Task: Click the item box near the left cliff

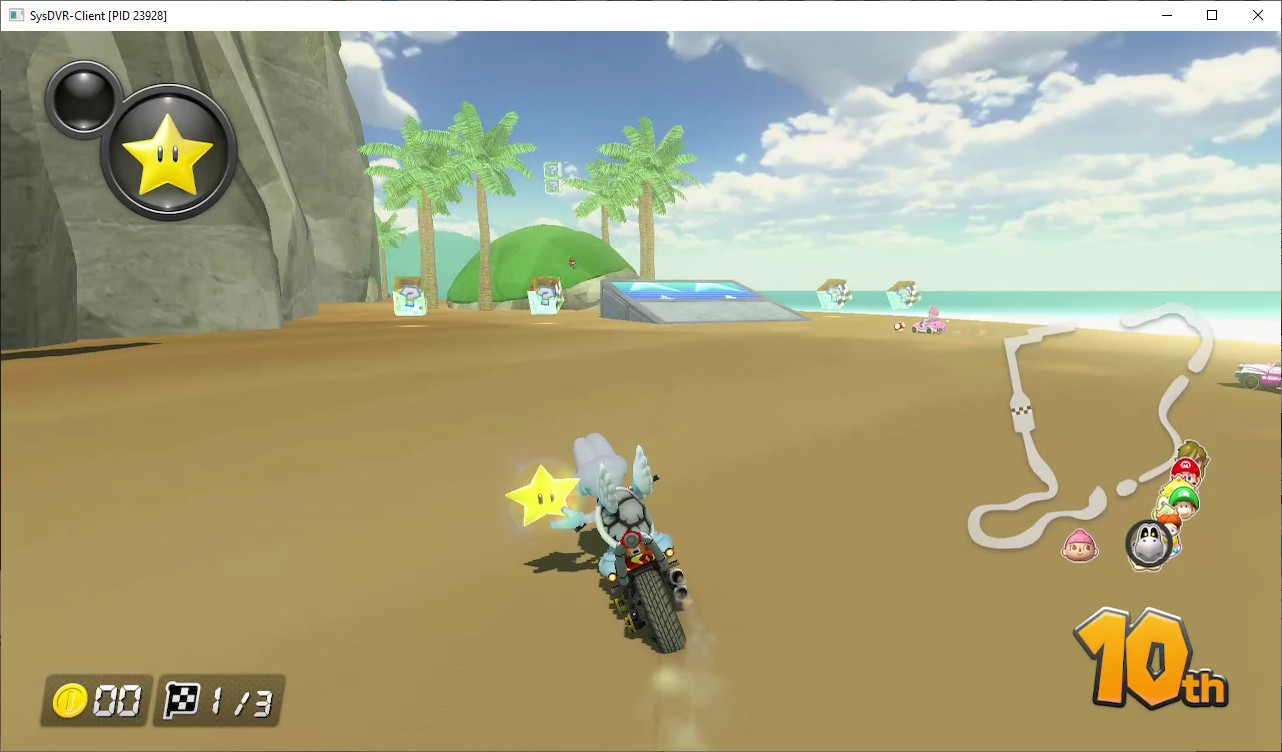Action: (x=411, y=299)
